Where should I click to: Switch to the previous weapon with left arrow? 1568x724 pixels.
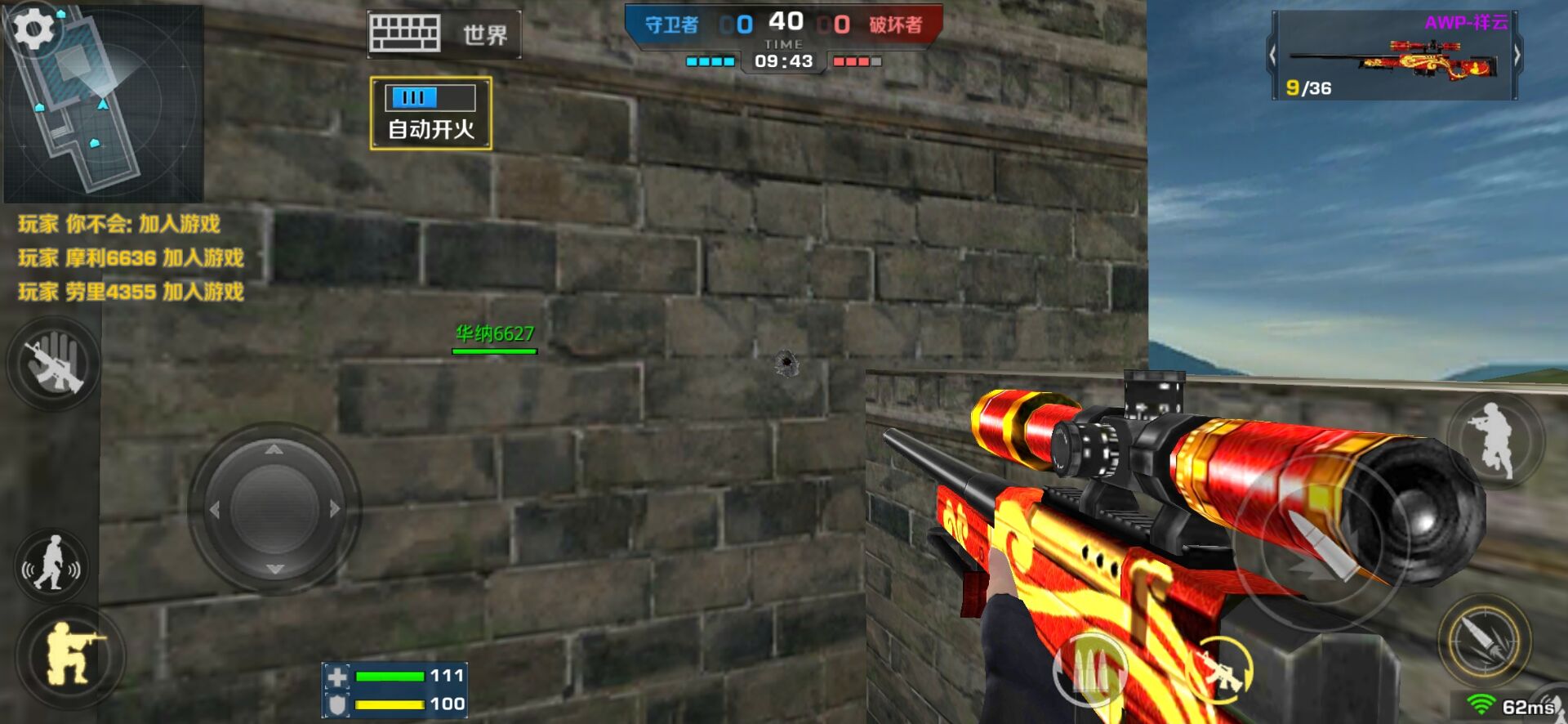[1272, 56]
